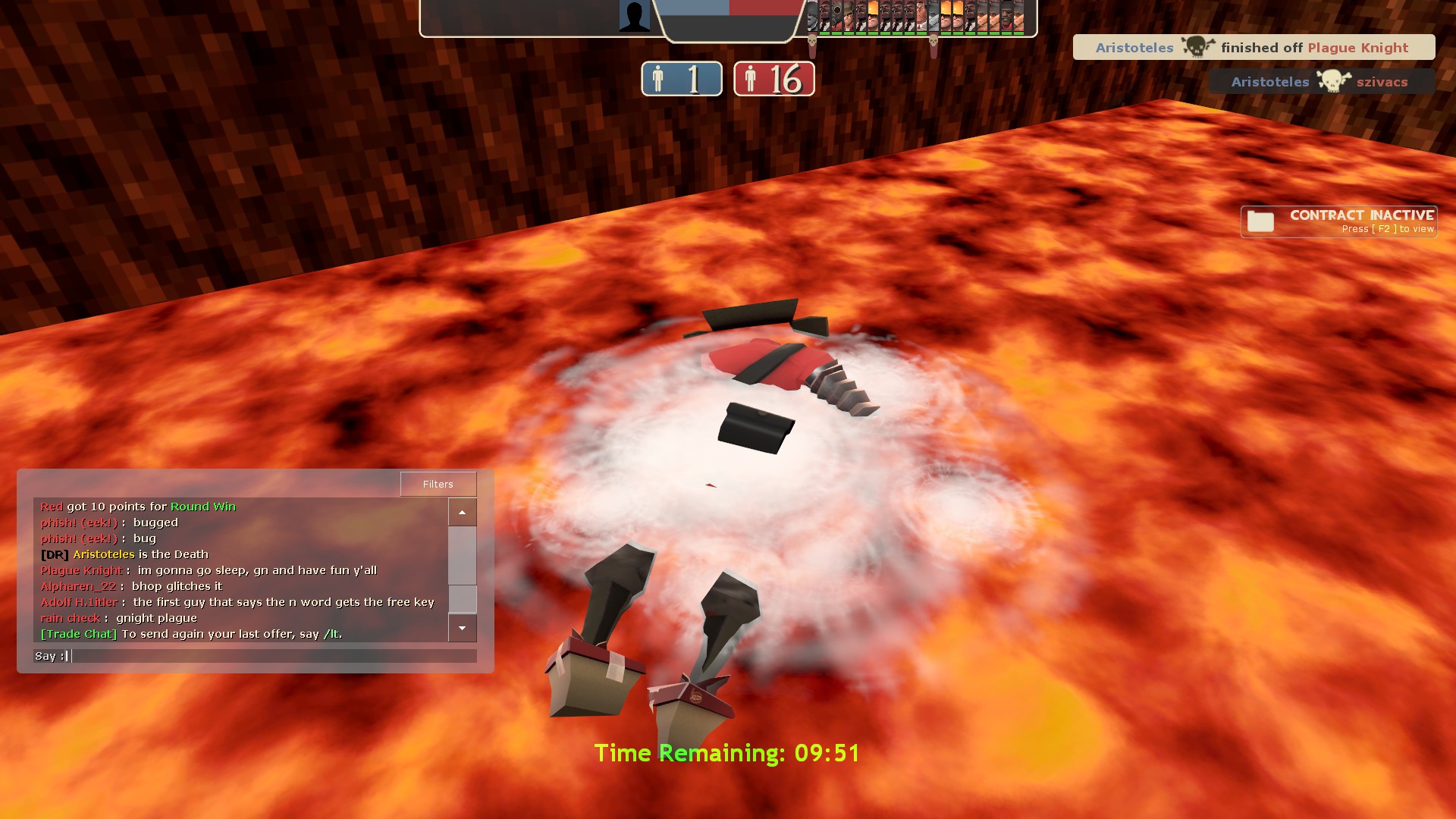
Task: Click the Time Remaining 09:51 counter
Action: [x=727, y=754]
